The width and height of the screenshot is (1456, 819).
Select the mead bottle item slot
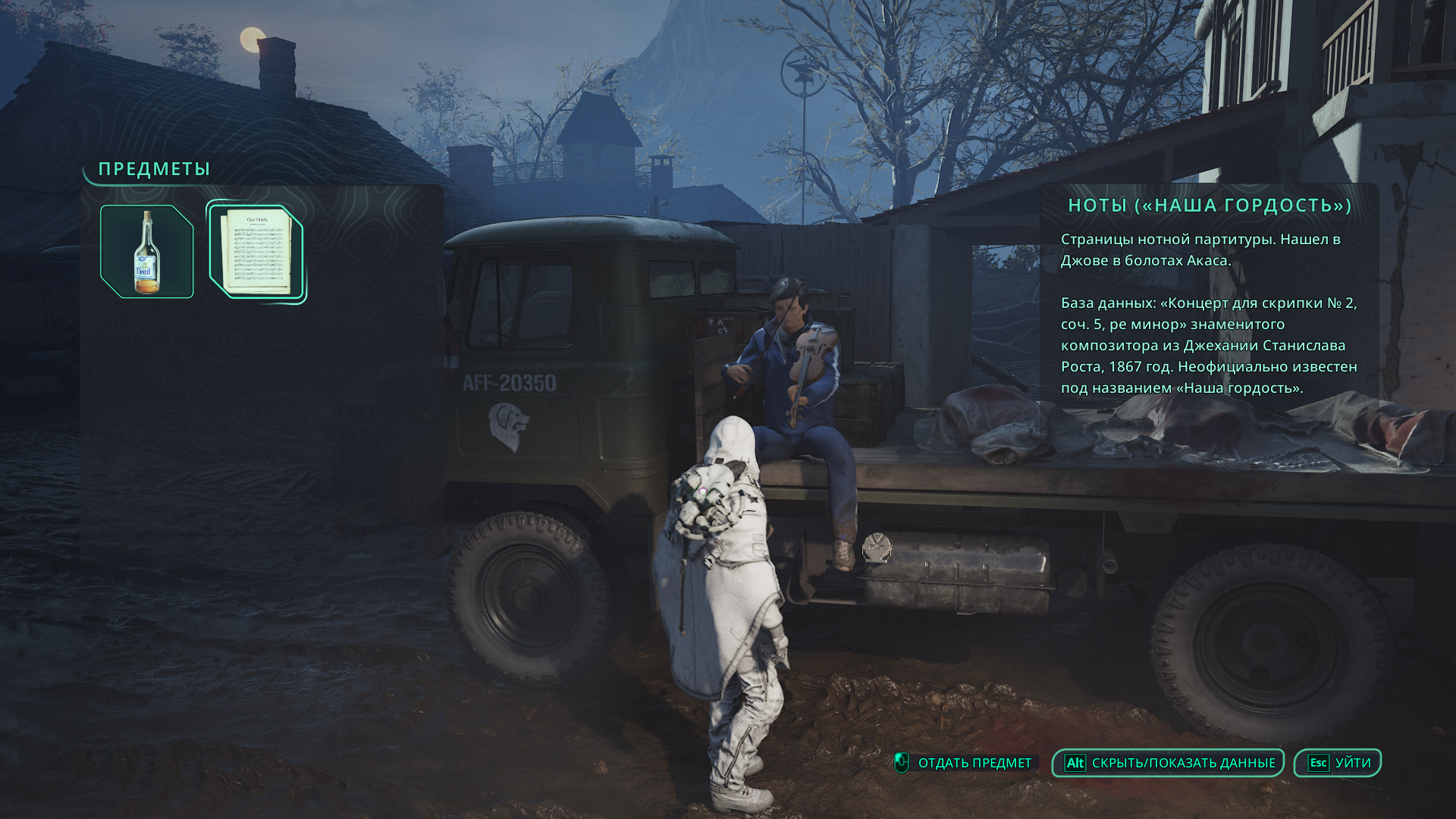tap(147, 252)
